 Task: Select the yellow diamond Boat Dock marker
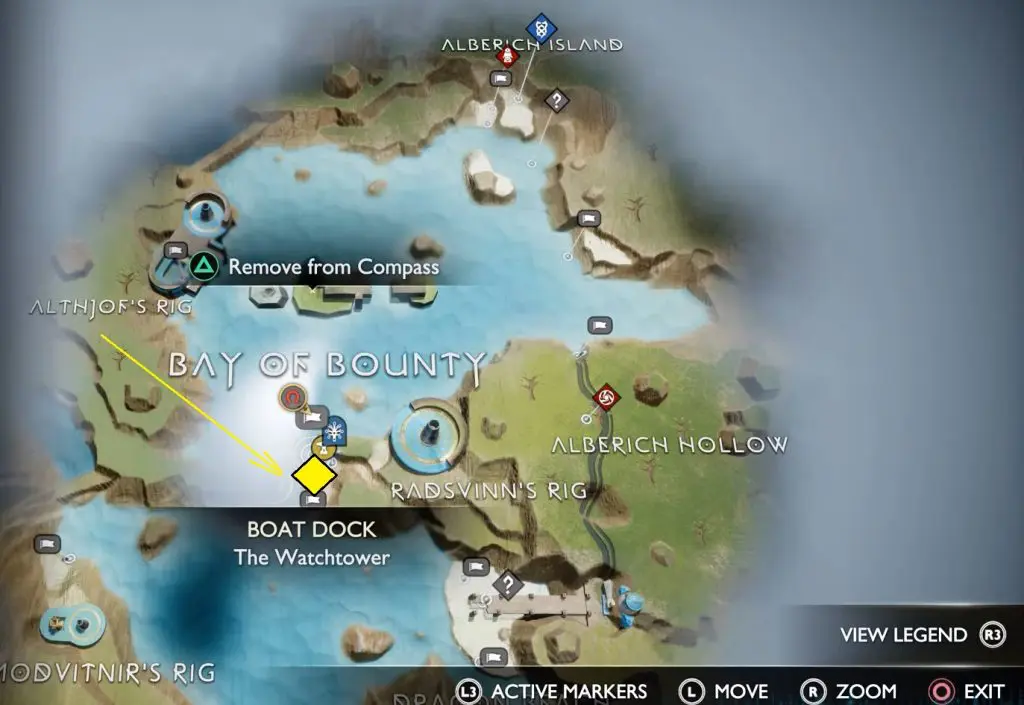[313, 472]
